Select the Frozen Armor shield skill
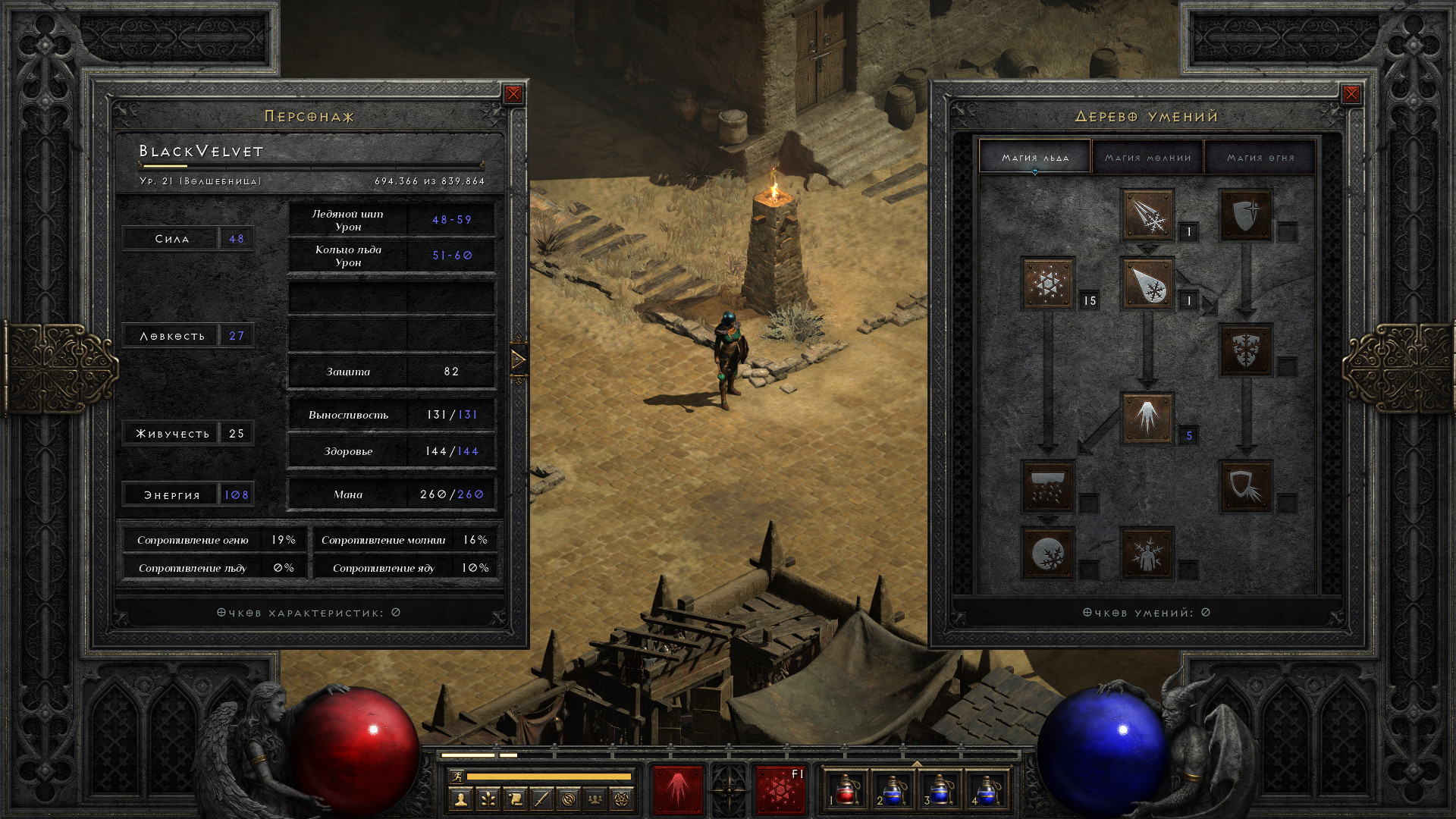This screenshot has height=819, width=1456. pyautogui.click(x=1246, y=215)
